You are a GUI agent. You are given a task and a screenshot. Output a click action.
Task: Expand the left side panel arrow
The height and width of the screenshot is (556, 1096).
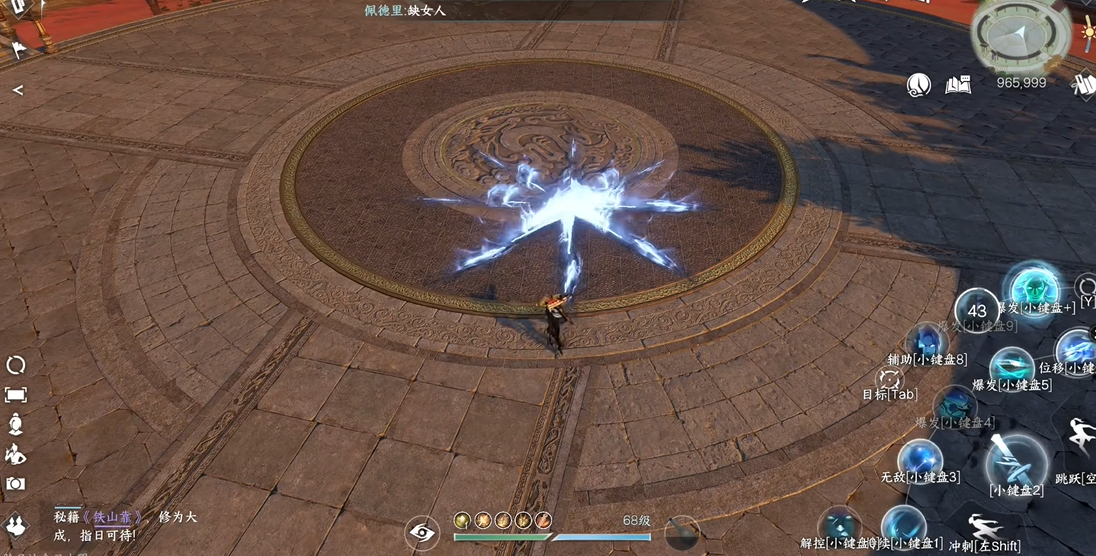tap(17, 90)
